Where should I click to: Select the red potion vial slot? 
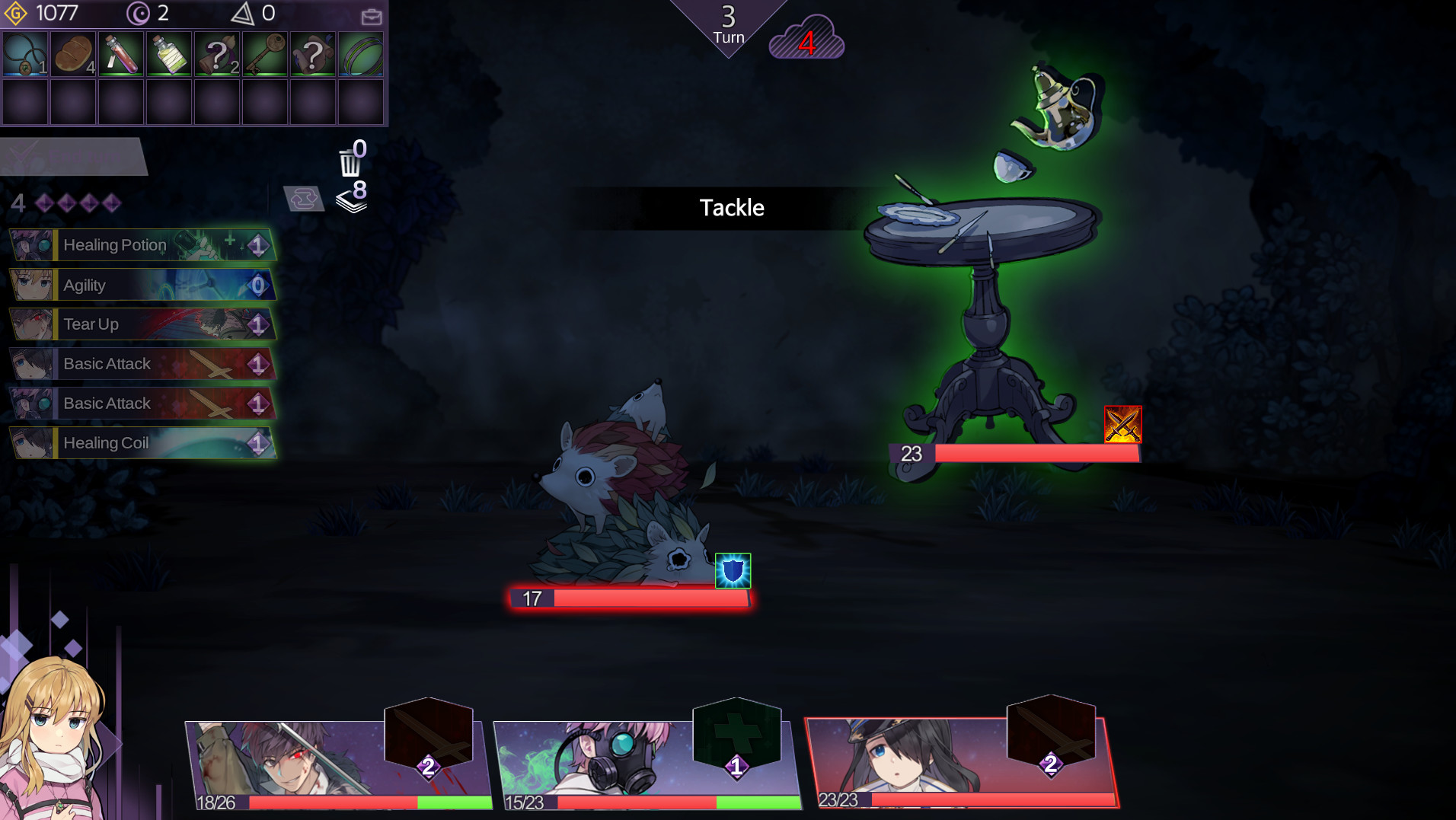click(x=121, y=54)
